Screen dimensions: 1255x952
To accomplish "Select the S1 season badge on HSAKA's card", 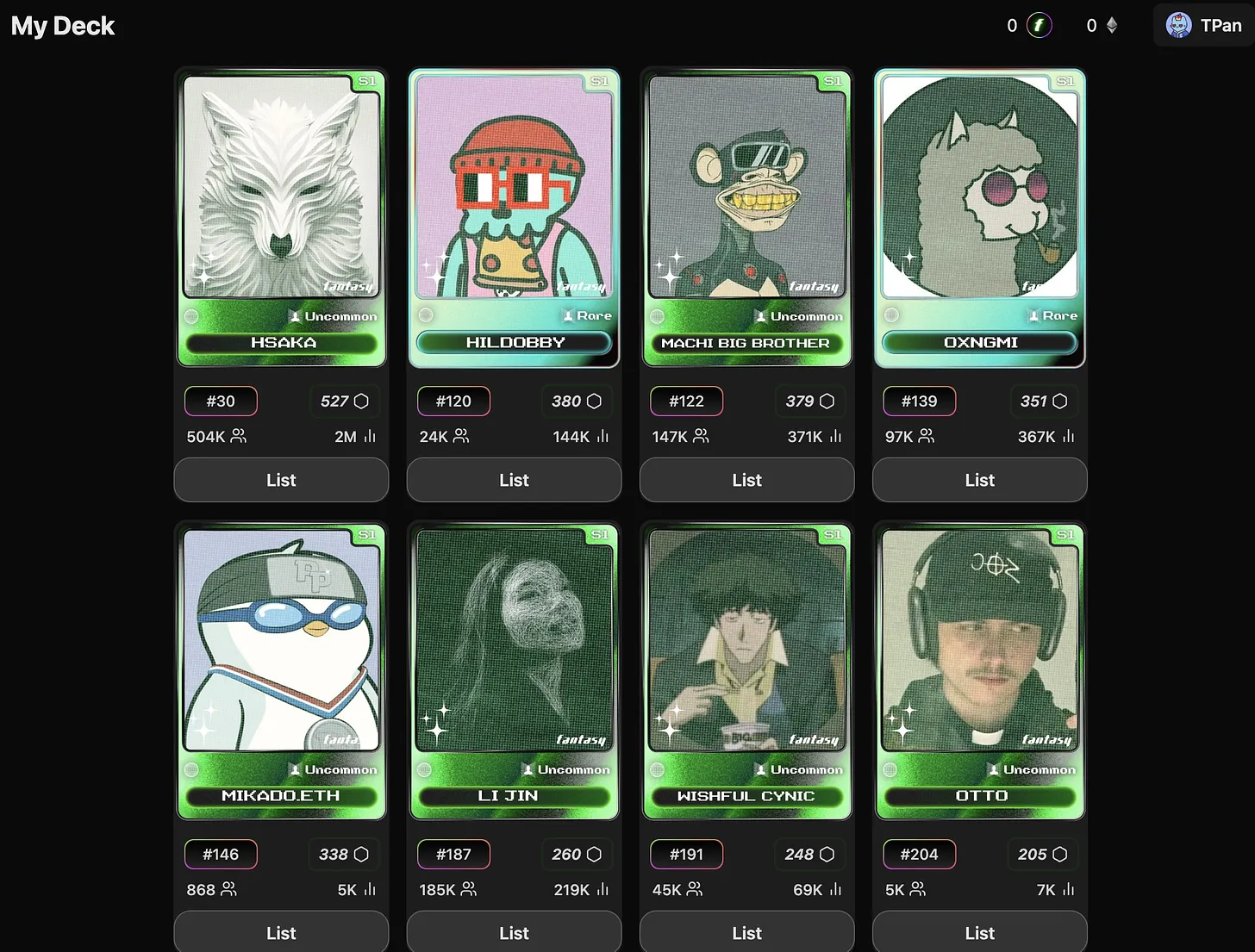I will click(366, 80).
